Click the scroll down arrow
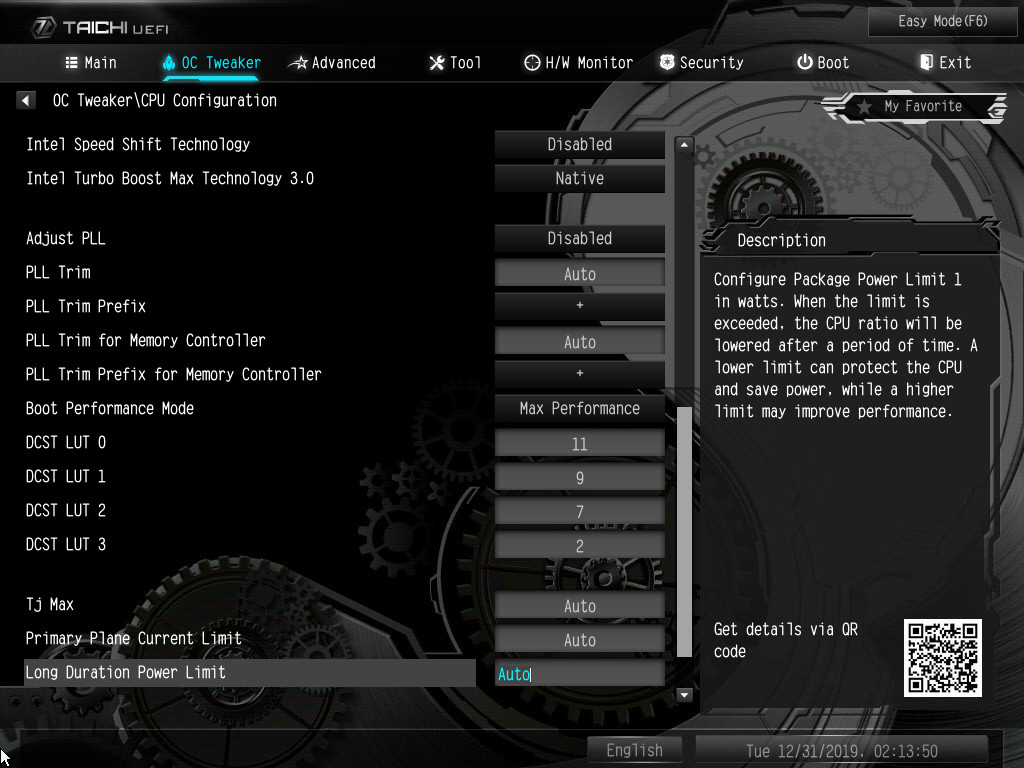1024x768 pixels. click(685, 694)
